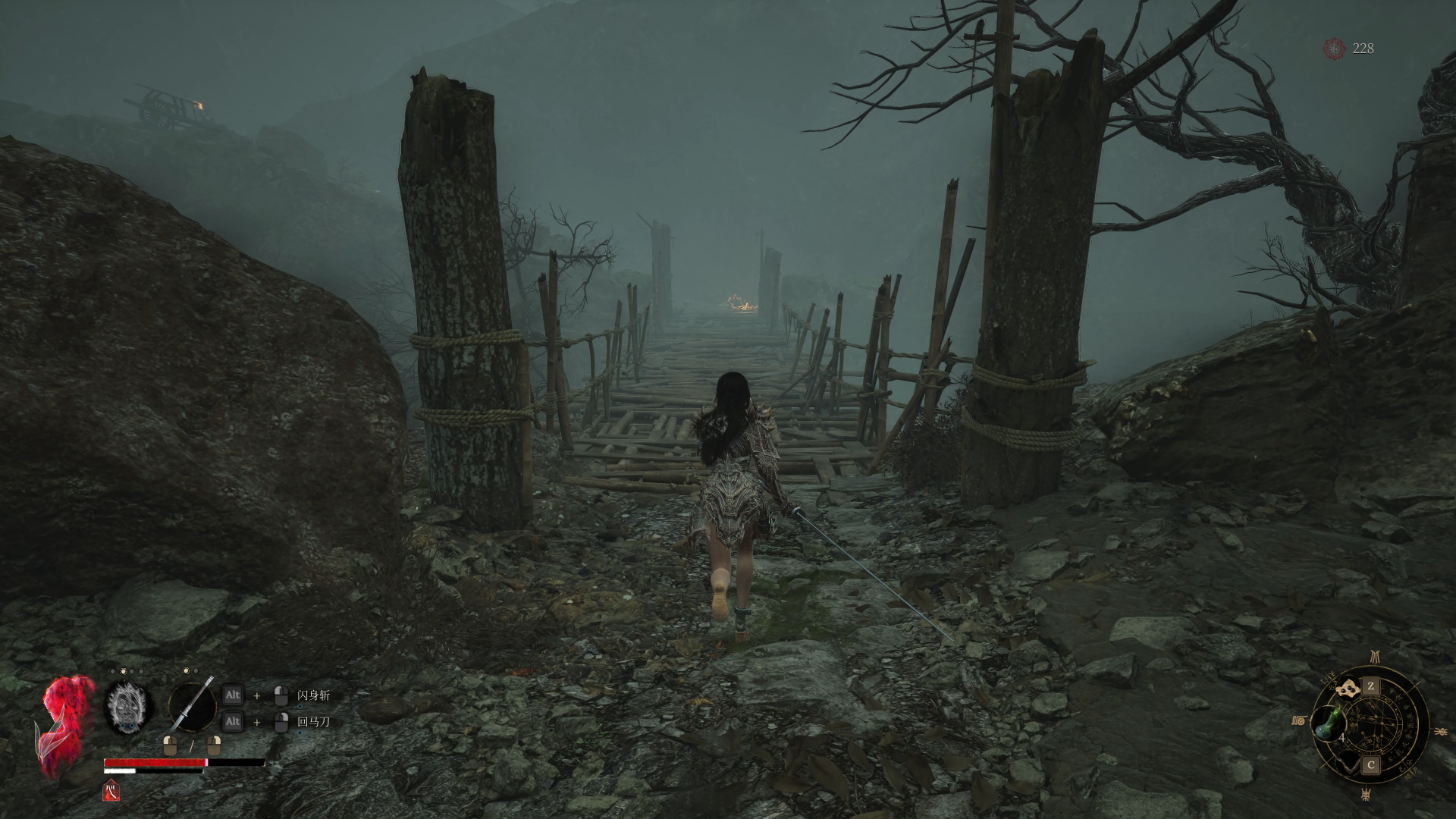Image resolution: width=1456 pixels, height=819 pixels.
Task: Click the red currency emblem icon
Action: point(1334,49)
